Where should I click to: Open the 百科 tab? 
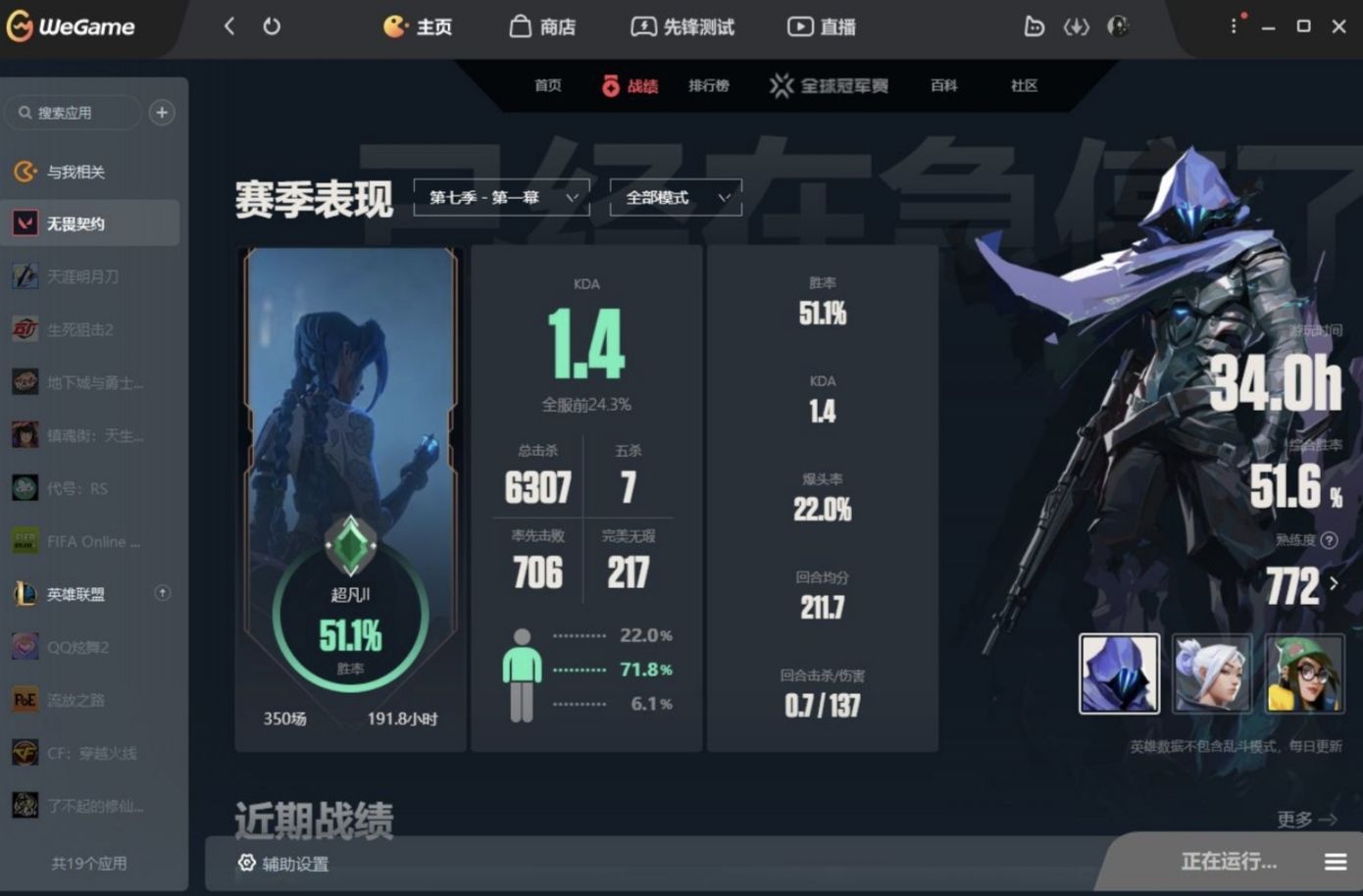tap(942, 85)
